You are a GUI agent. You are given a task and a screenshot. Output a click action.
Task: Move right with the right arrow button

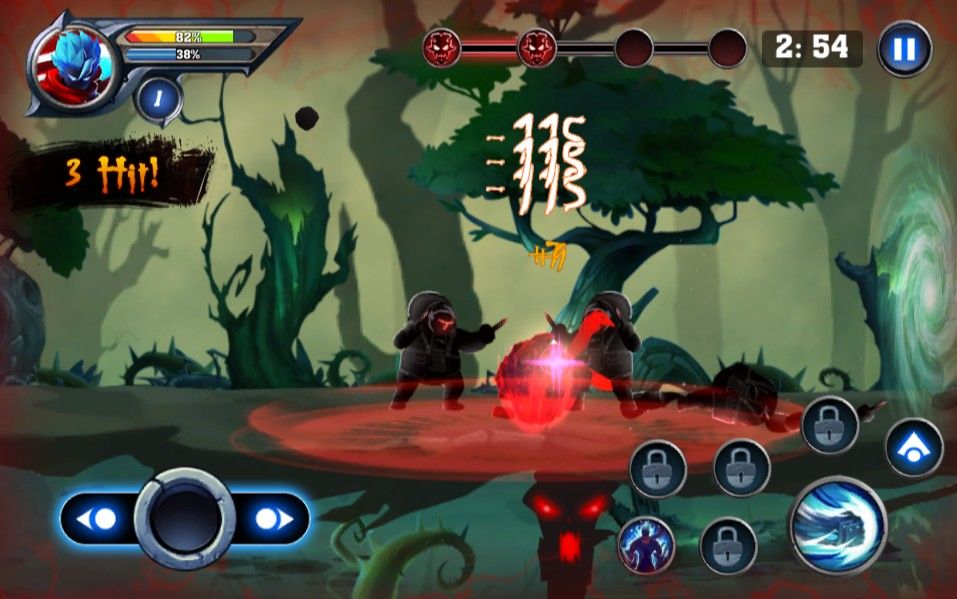[270, 519]
